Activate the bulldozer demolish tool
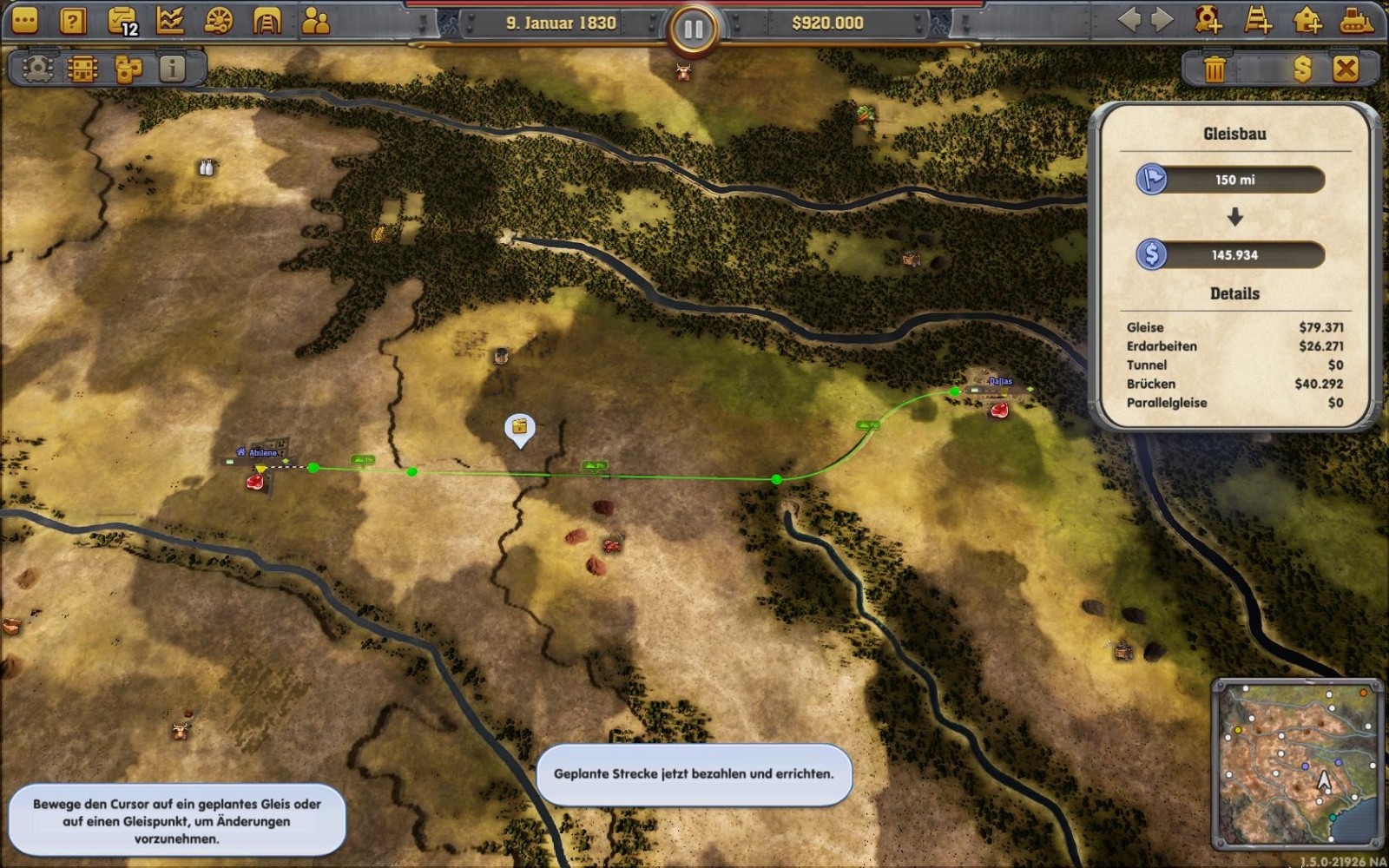1389x868 pixels. click(1356, 20)
